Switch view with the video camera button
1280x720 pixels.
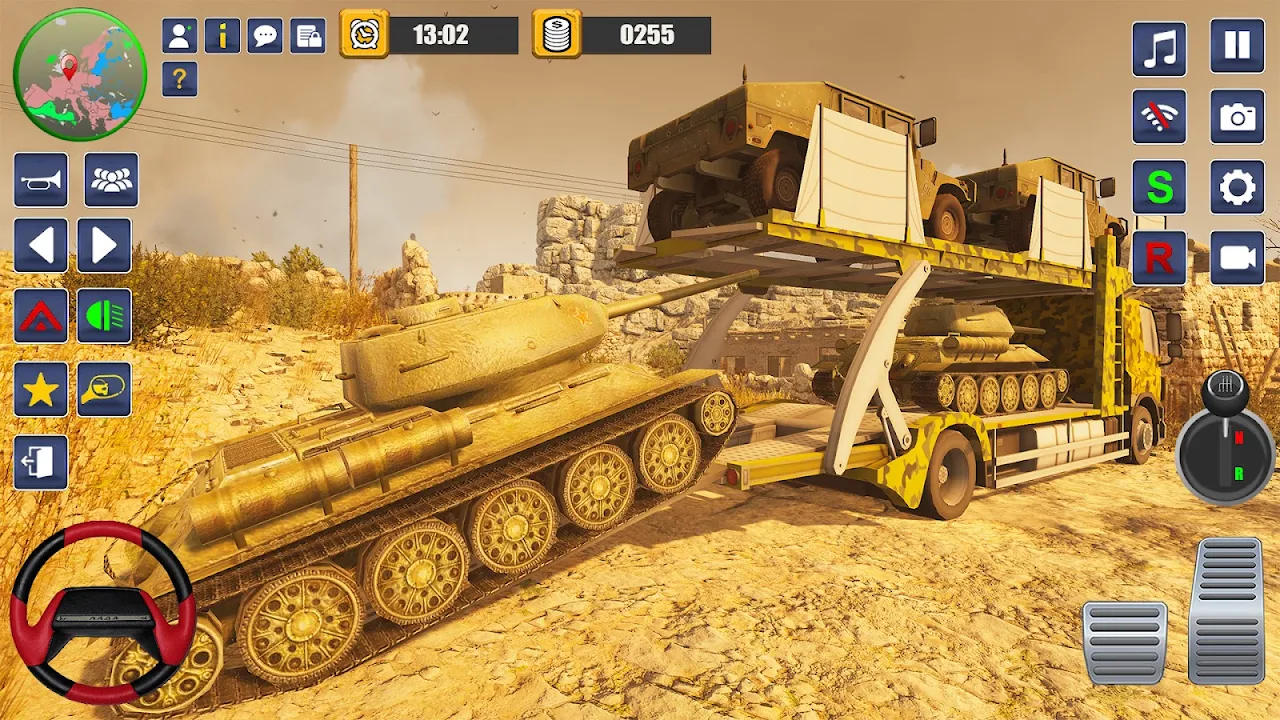click(1237, 258)
